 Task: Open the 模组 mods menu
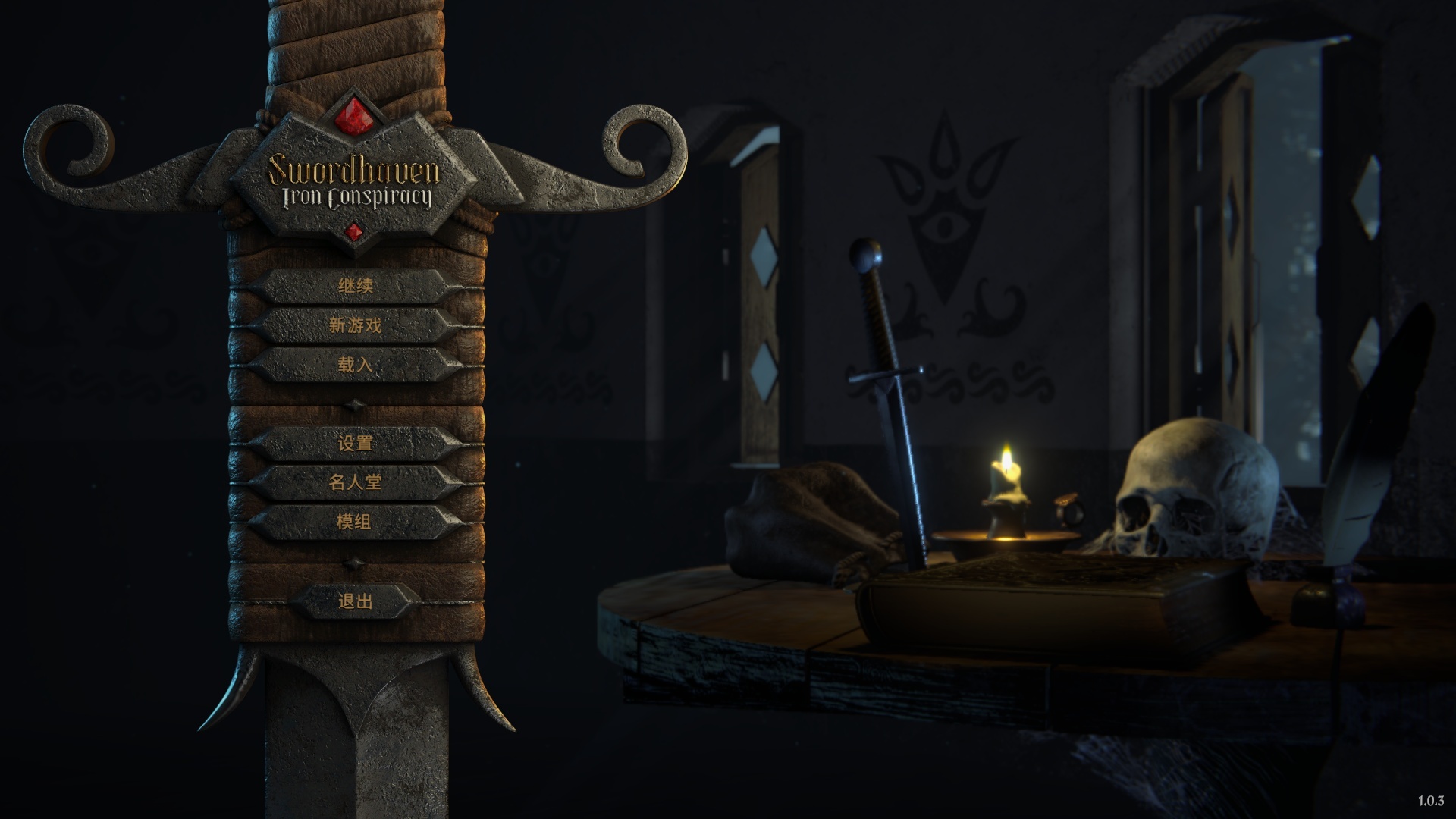[355, 522]
